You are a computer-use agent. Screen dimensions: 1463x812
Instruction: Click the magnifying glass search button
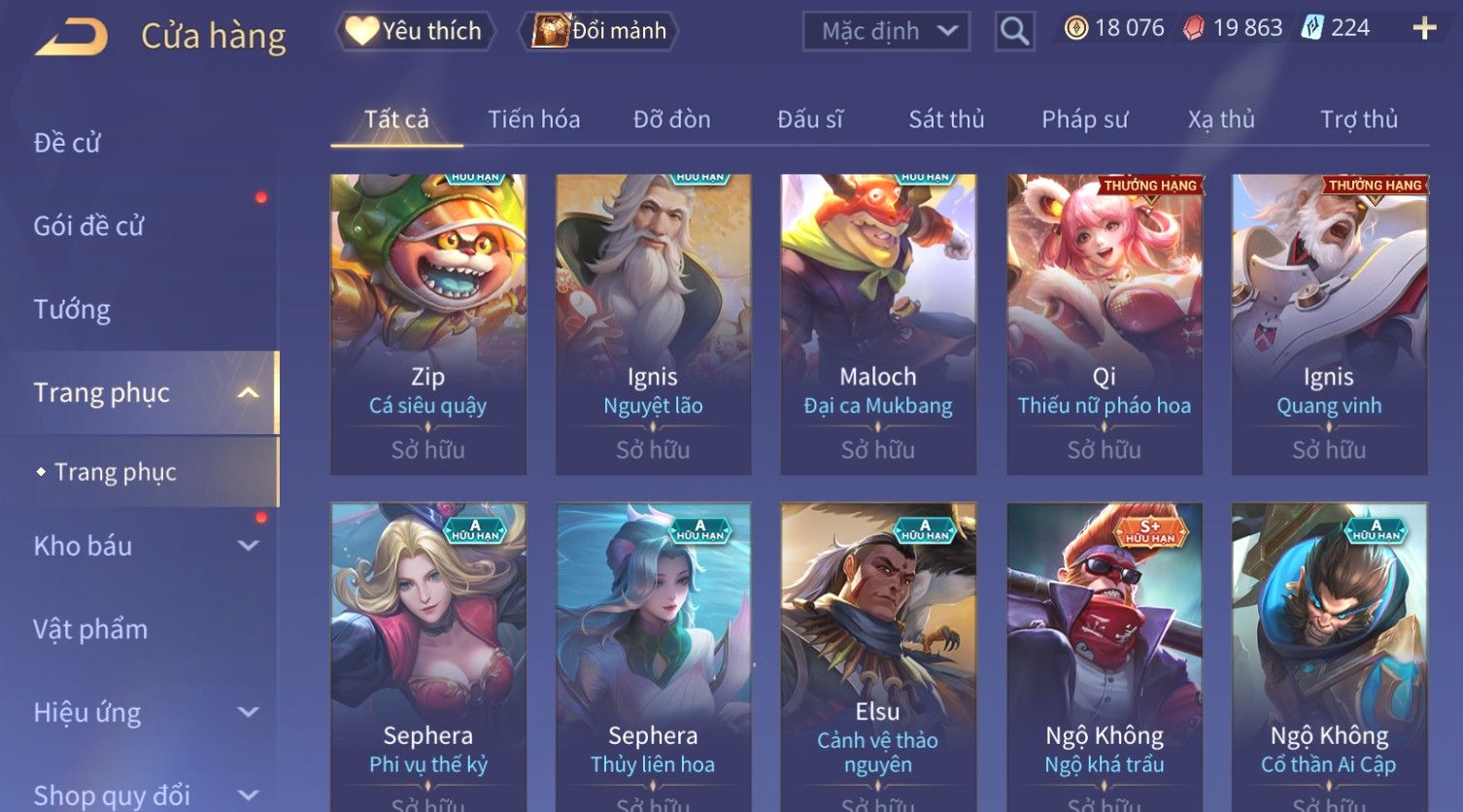click(1014, 31)
